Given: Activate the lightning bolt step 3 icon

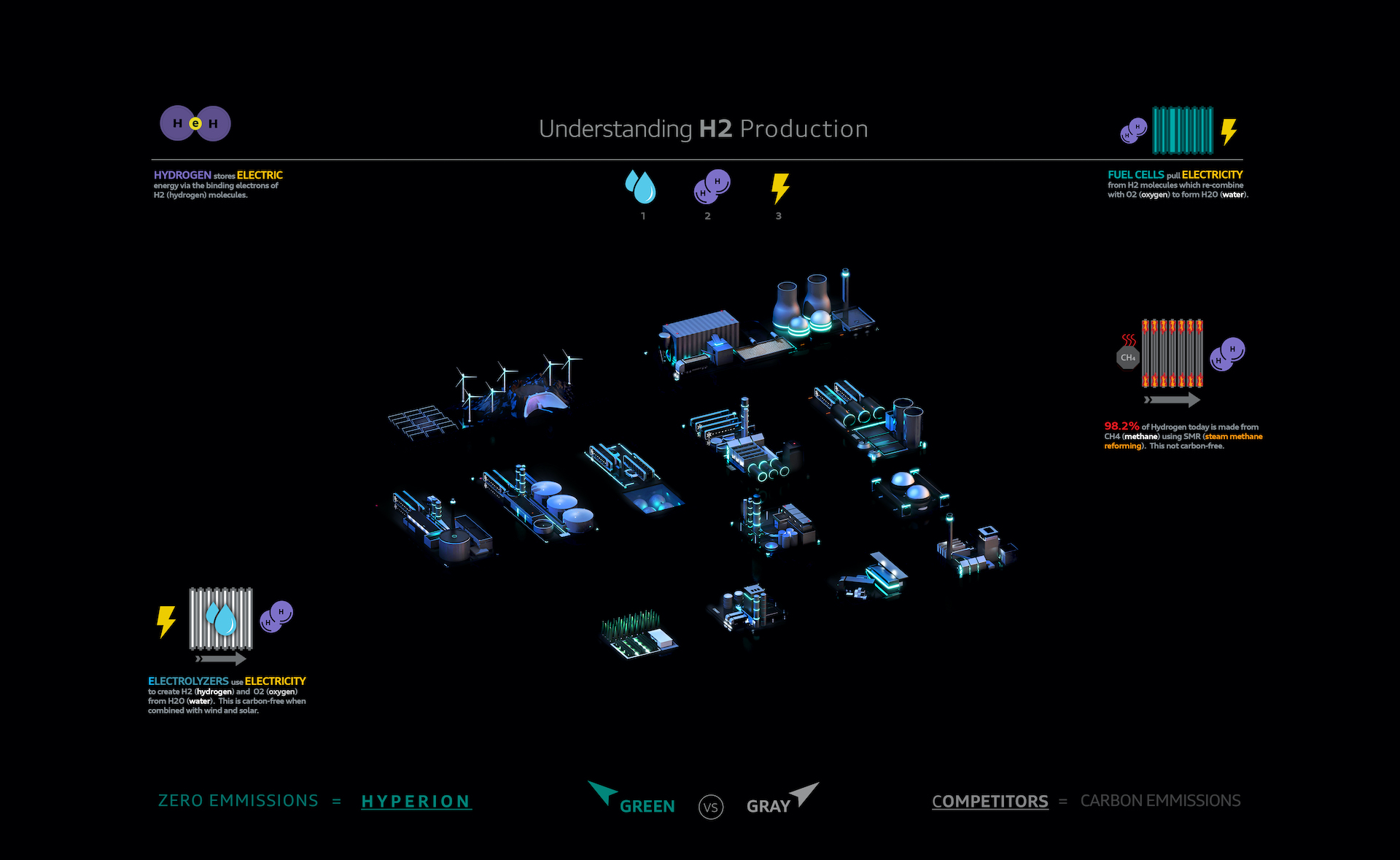Looking at the screenshot, I should point(779,187).
